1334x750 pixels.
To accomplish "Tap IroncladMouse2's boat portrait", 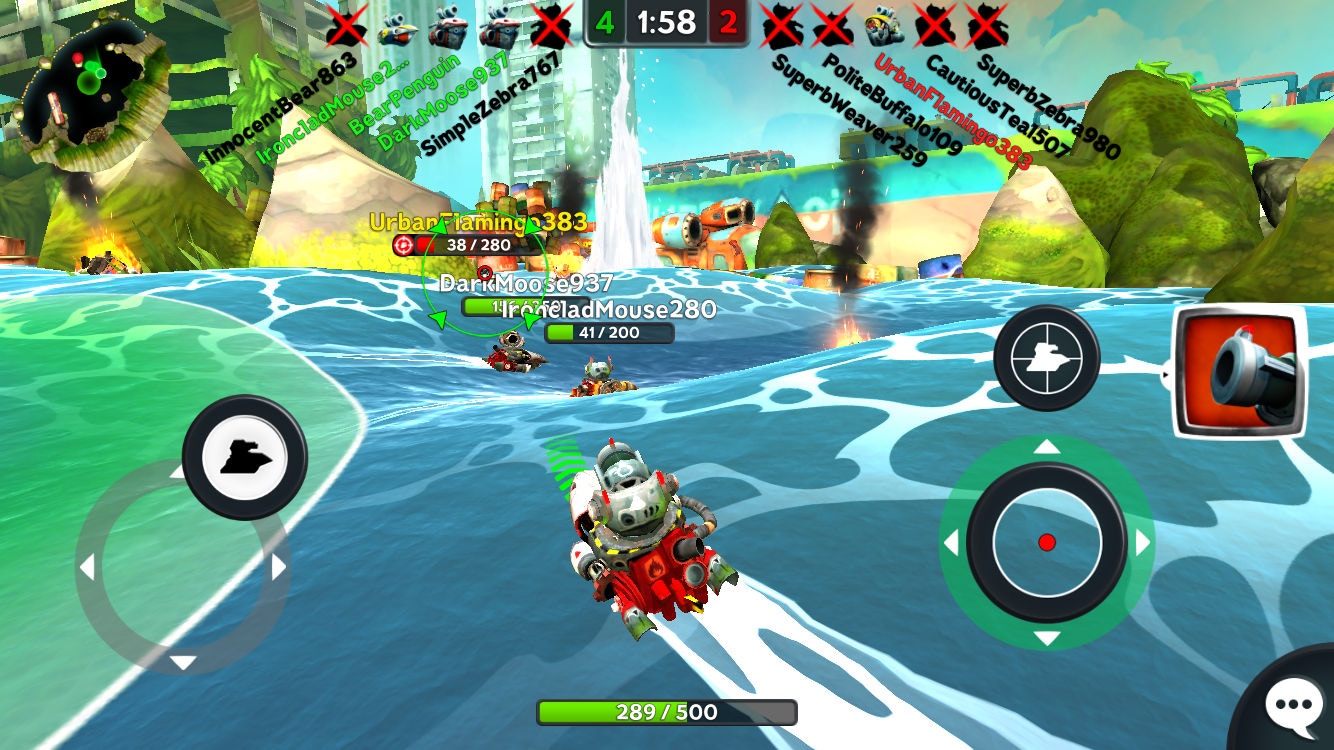I will [x=400, y=28].
